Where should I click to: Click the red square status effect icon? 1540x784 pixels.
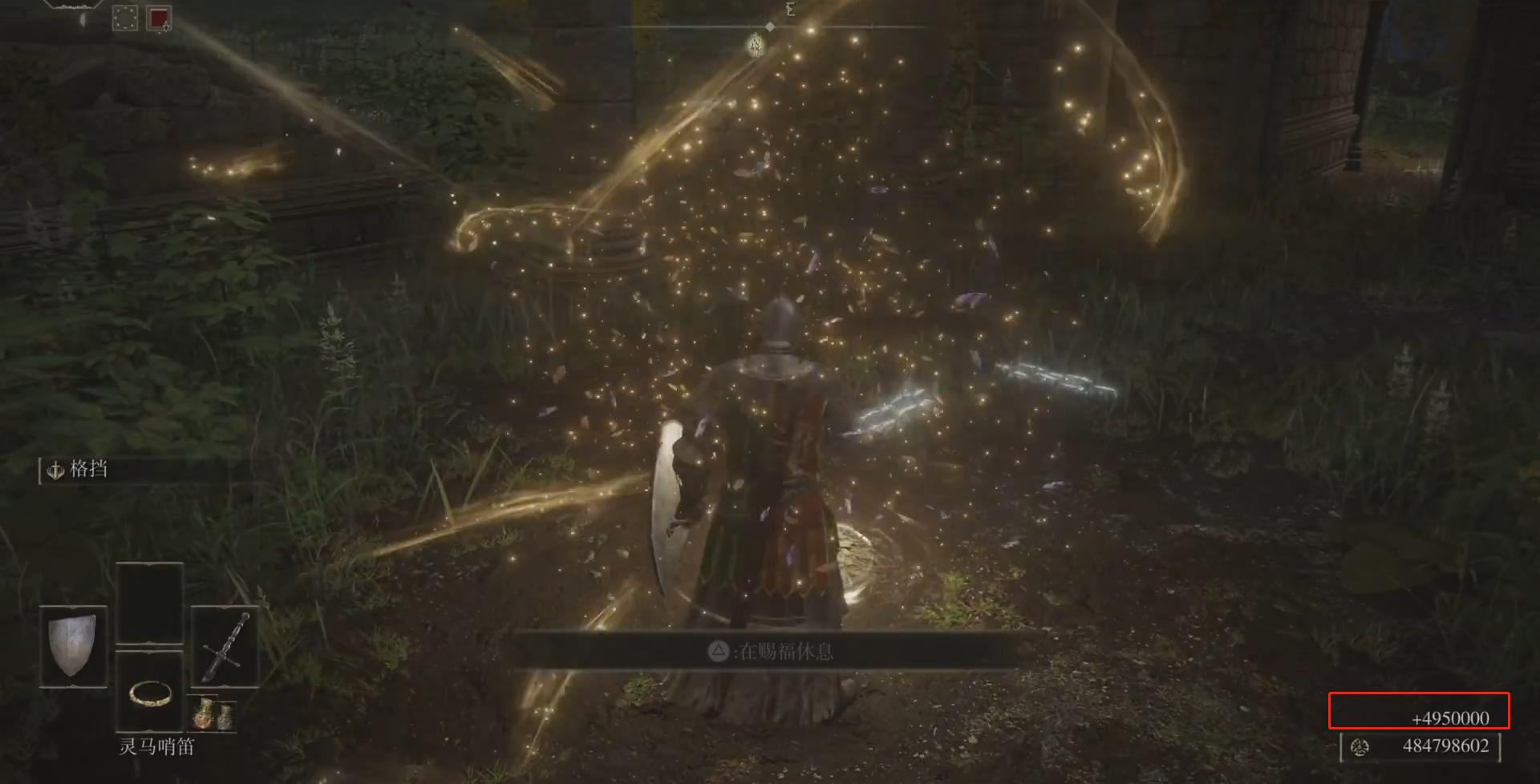158,18
